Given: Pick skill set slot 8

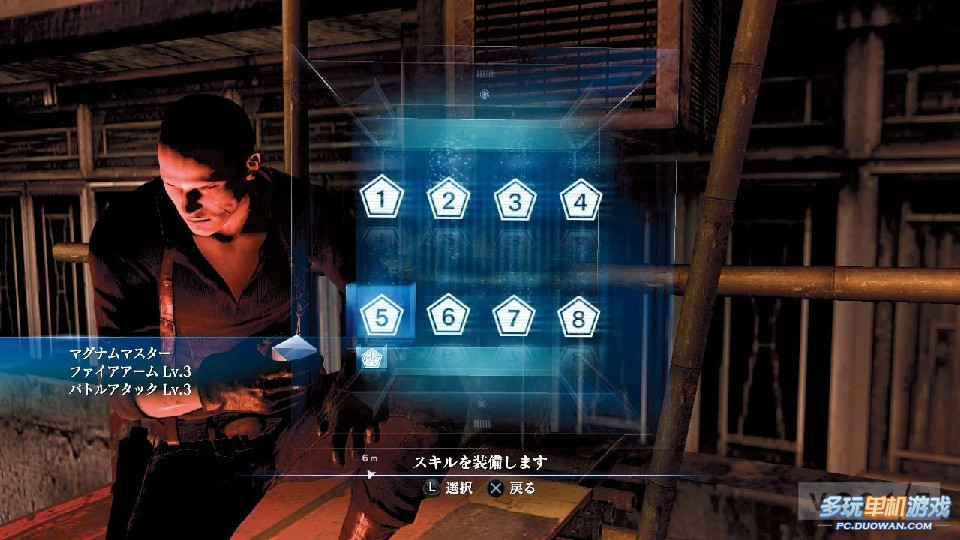Looking at the screenshot, I should point(580,317).
